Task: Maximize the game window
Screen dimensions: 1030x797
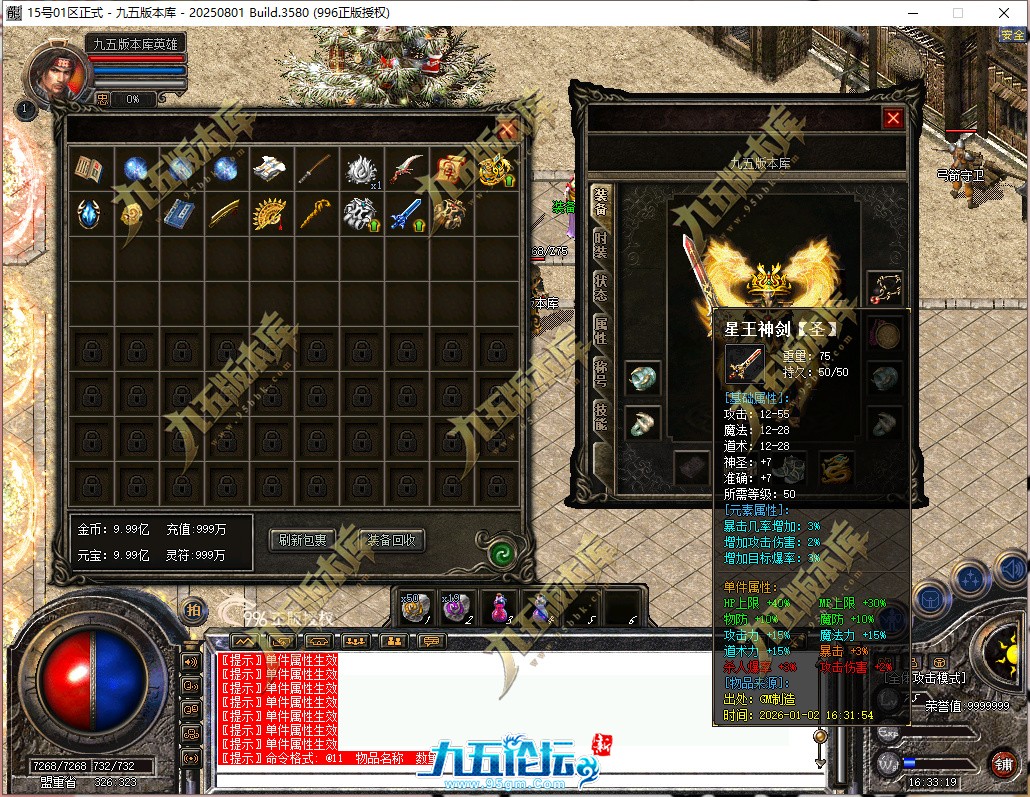Action: click(x=957, y=13)
